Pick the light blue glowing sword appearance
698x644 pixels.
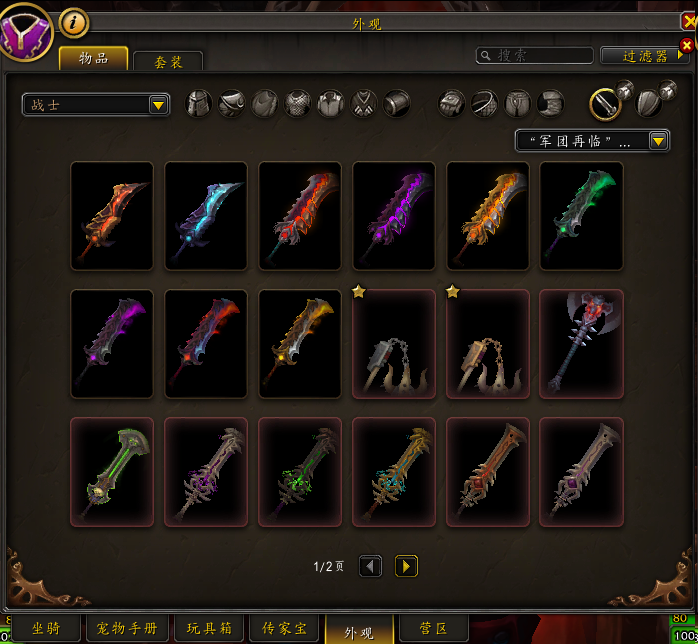[206, 216]
